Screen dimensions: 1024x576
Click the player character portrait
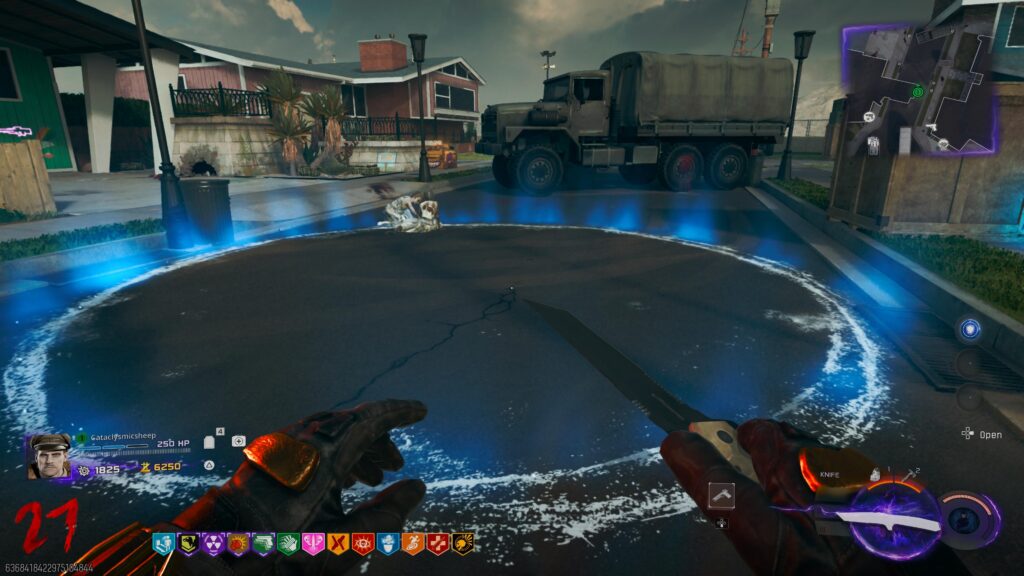coord(49,457)
